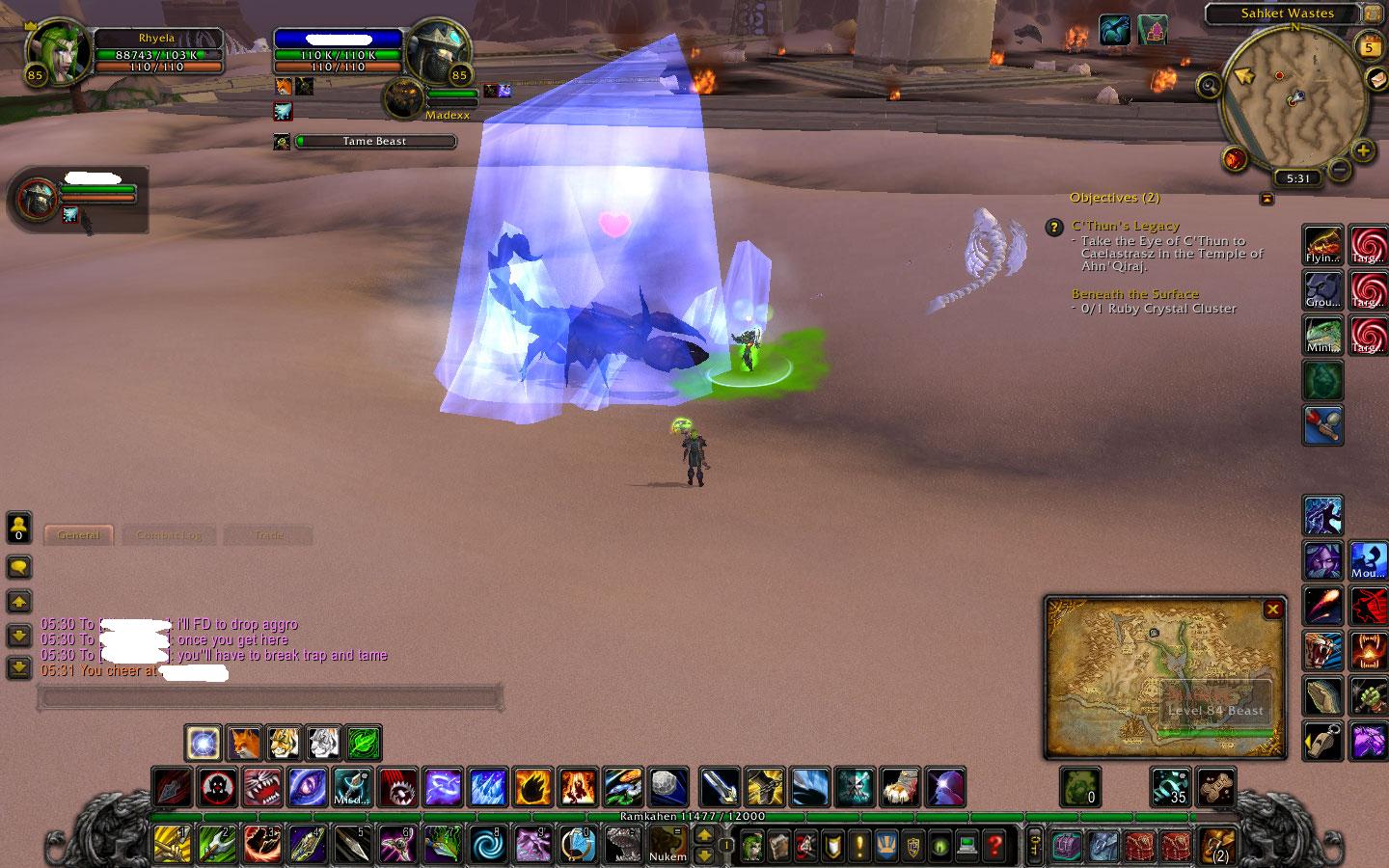Switch to the Combat Log chat tab
1389x868 pixels.
click(169, 535)
